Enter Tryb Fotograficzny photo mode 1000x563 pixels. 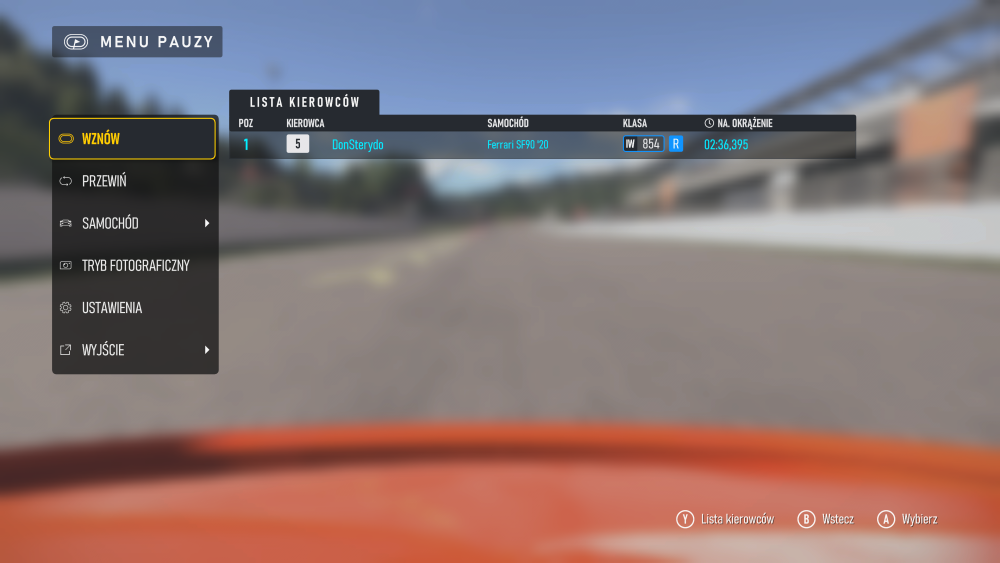pos(134,266)
